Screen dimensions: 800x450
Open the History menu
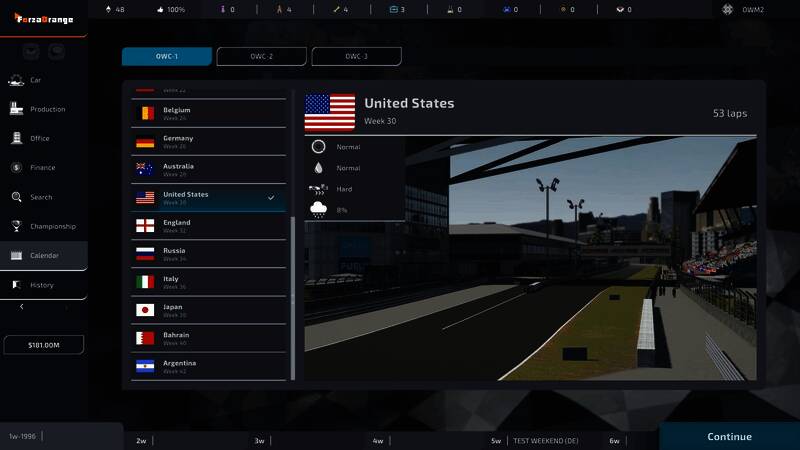click(x=41, y=285)
